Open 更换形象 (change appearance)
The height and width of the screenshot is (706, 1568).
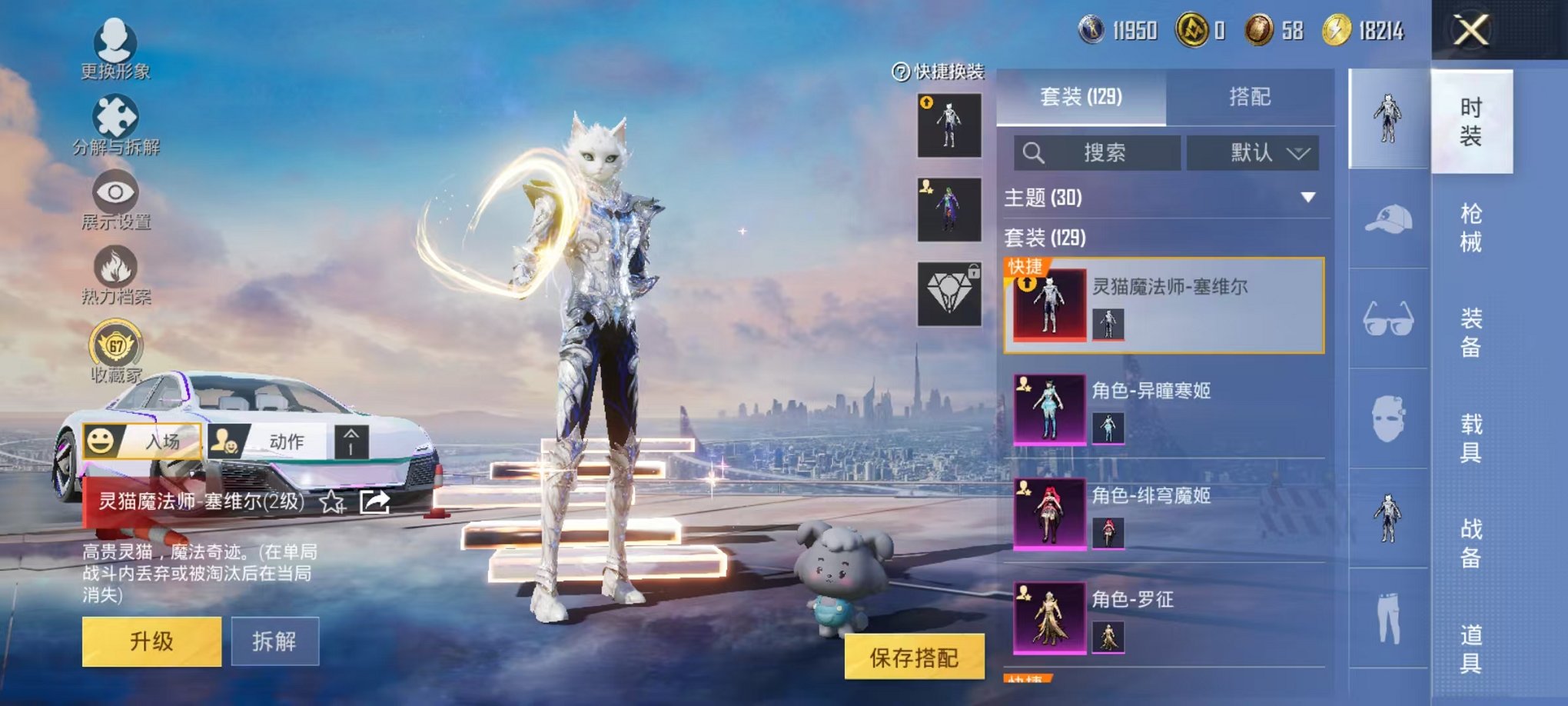tap(115, 48)
